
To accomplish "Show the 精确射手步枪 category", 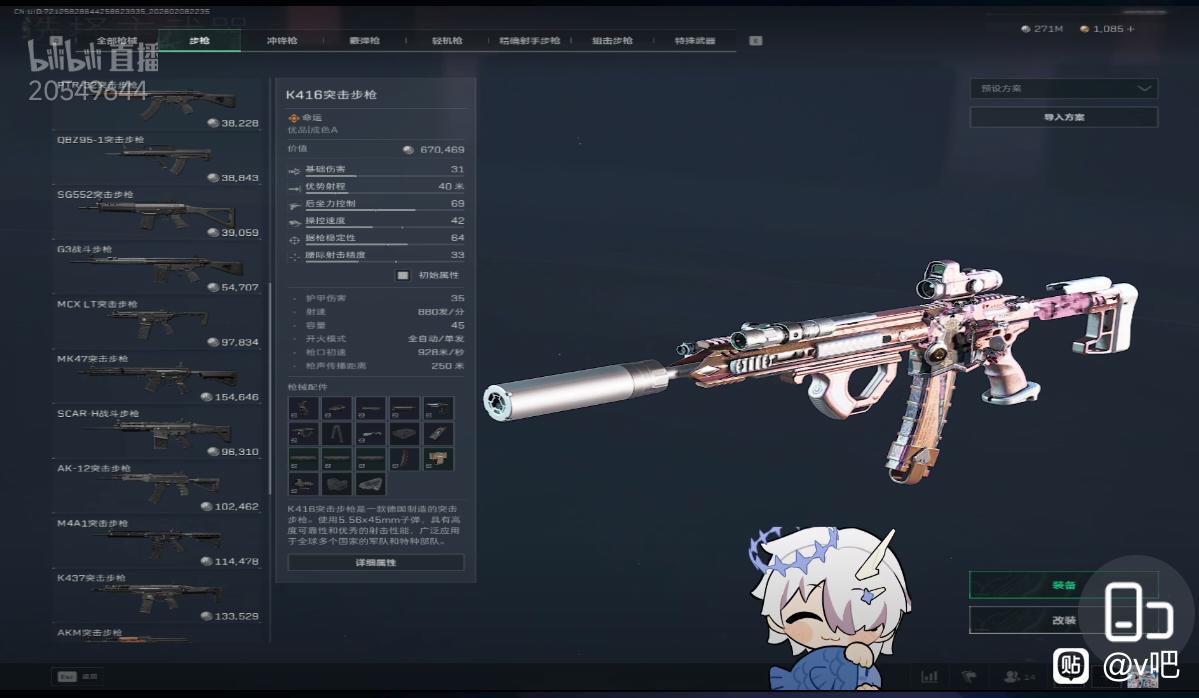I will 529,41.
